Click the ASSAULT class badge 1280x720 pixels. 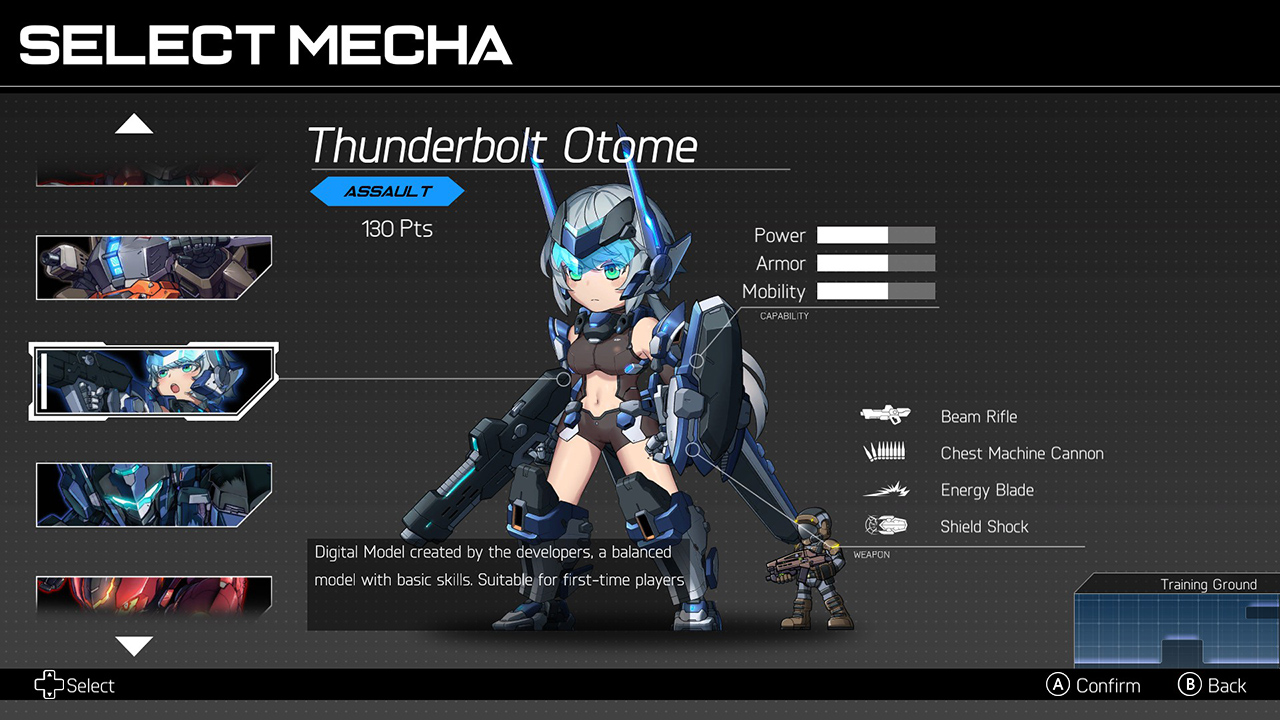(388, 191)
